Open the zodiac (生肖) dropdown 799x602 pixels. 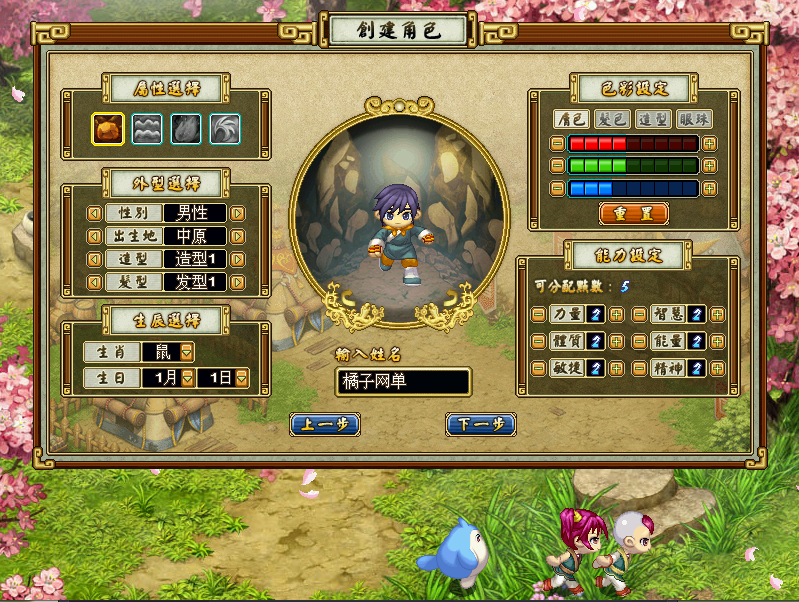pyautogui.click(x=187, y=352)
